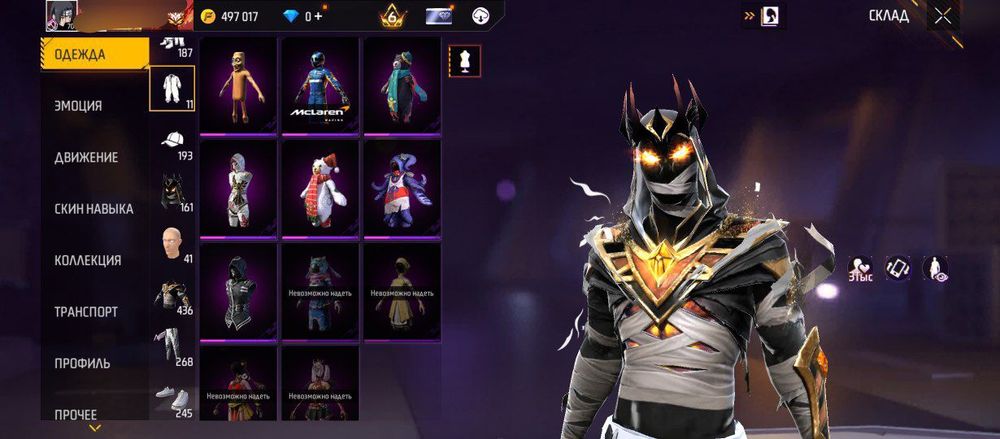Open the shoes subcategory with white sneakers
The width and height of the screenshot is (1000, 439).
(172, 397)
